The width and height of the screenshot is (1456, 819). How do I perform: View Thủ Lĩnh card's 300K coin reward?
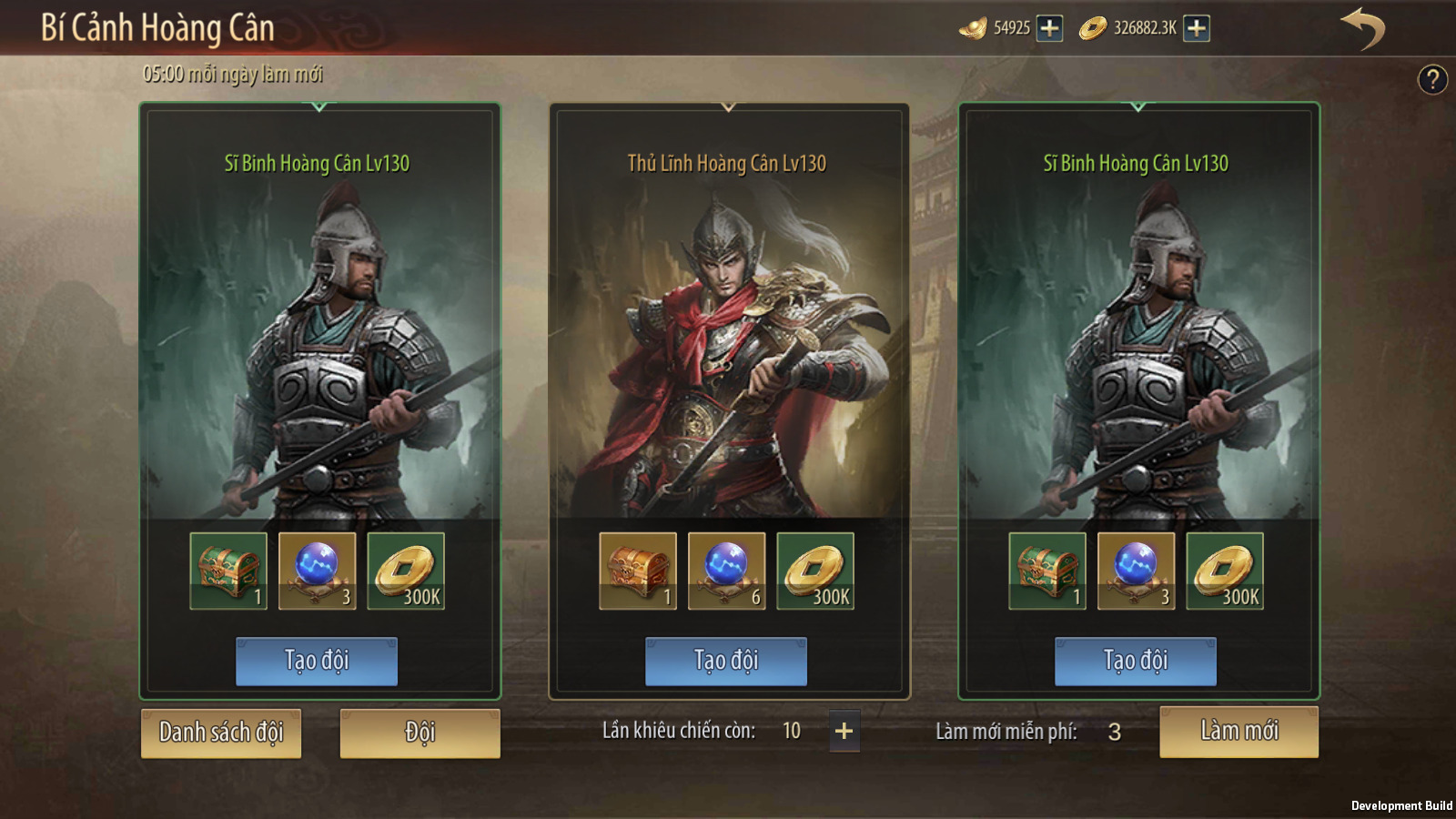click(x=815, y=571)
